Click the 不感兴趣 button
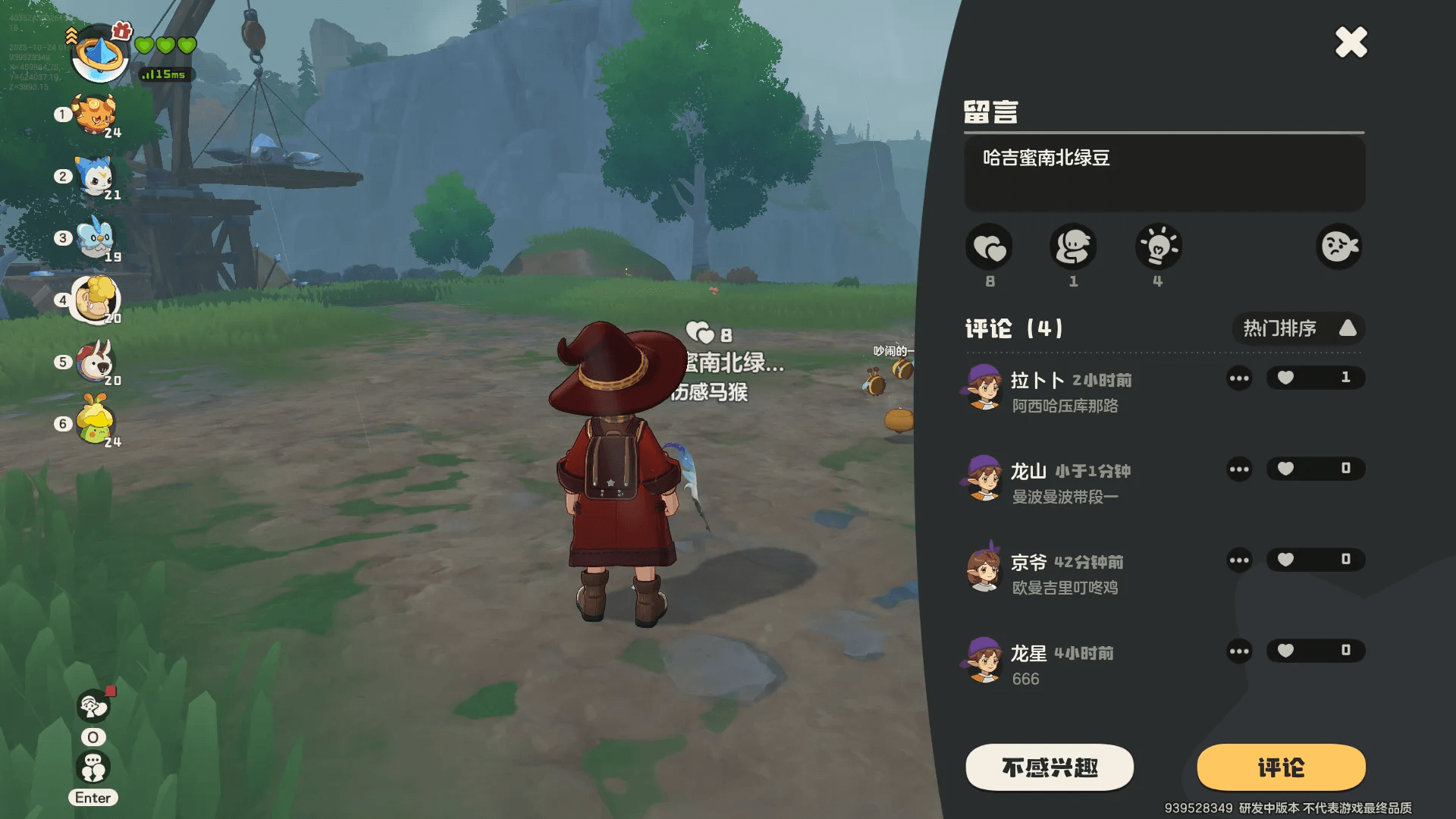Screen dimensions: 1456x819 tap(1050, 767)
